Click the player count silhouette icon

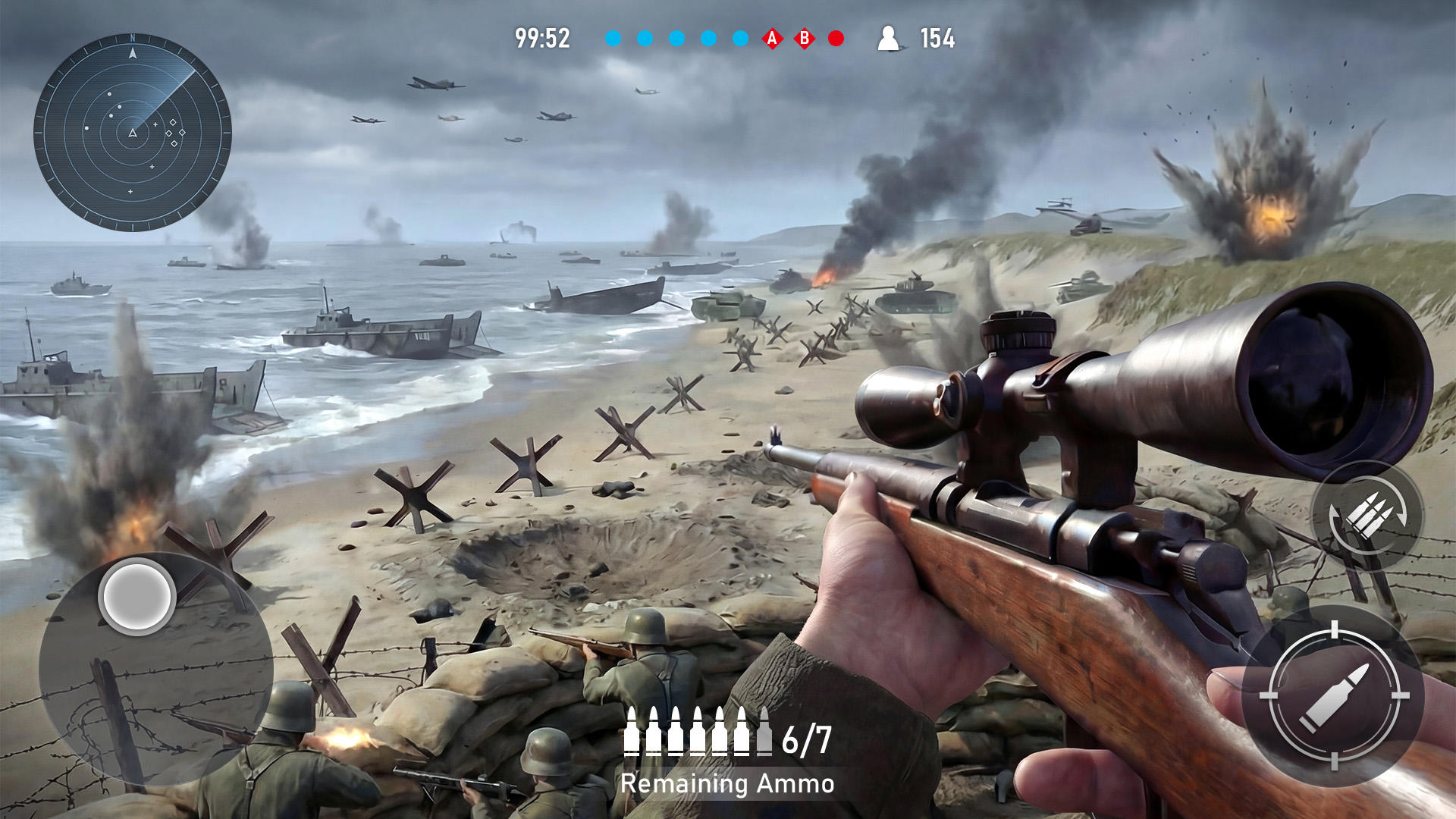coord(888,39)
